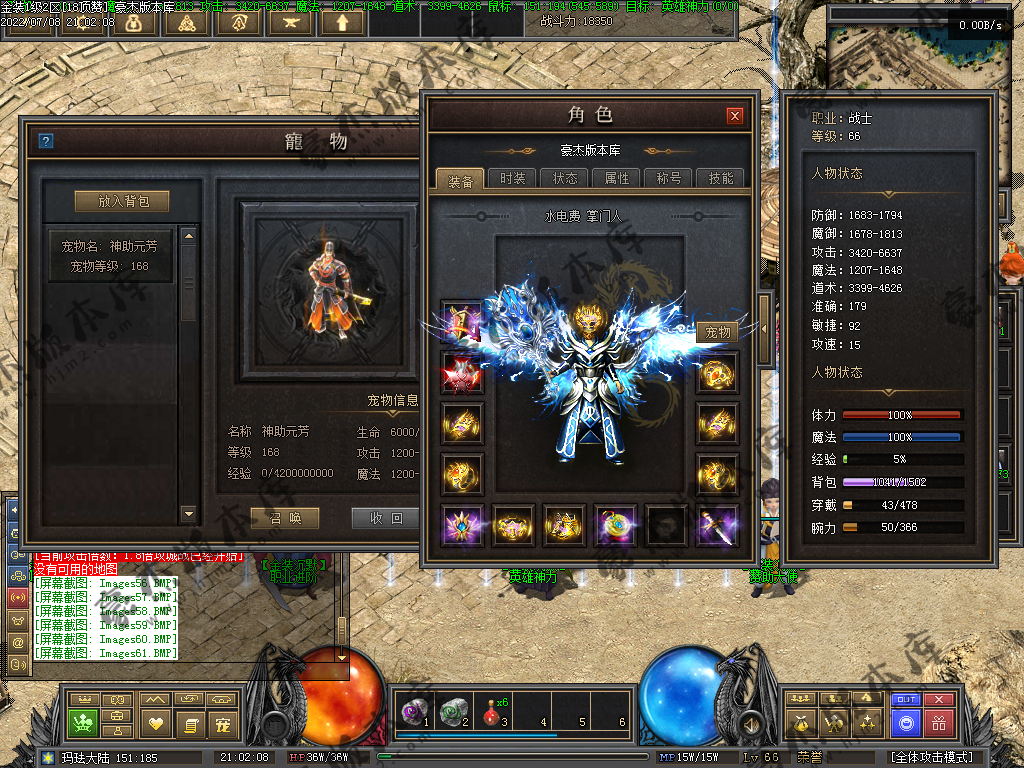Open the money bag icon in top toolbar

(x=133, y=22)
